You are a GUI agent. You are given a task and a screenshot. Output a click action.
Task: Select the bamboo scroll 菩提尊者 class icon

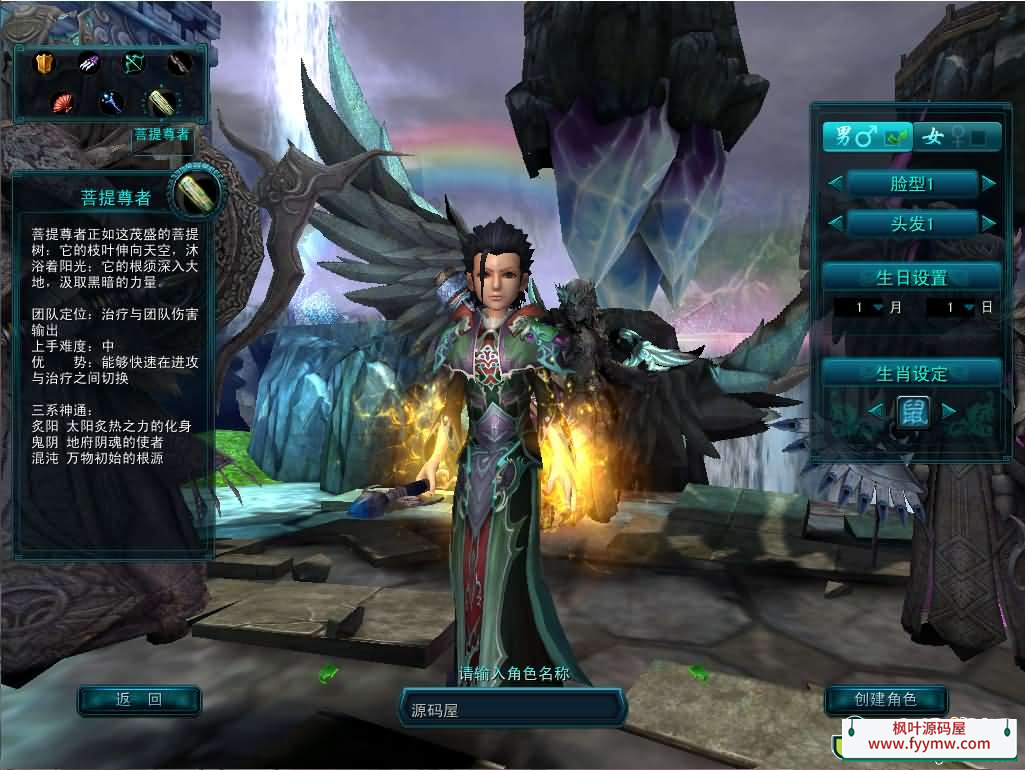pos(160,101)
